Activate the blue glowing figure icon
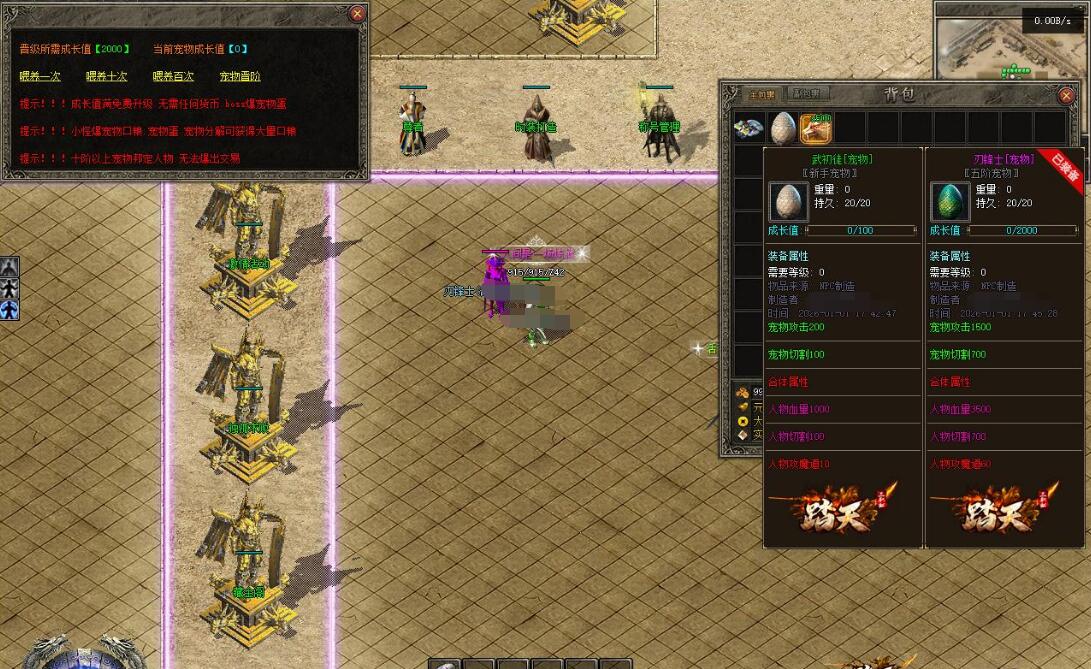 [9, 310]
